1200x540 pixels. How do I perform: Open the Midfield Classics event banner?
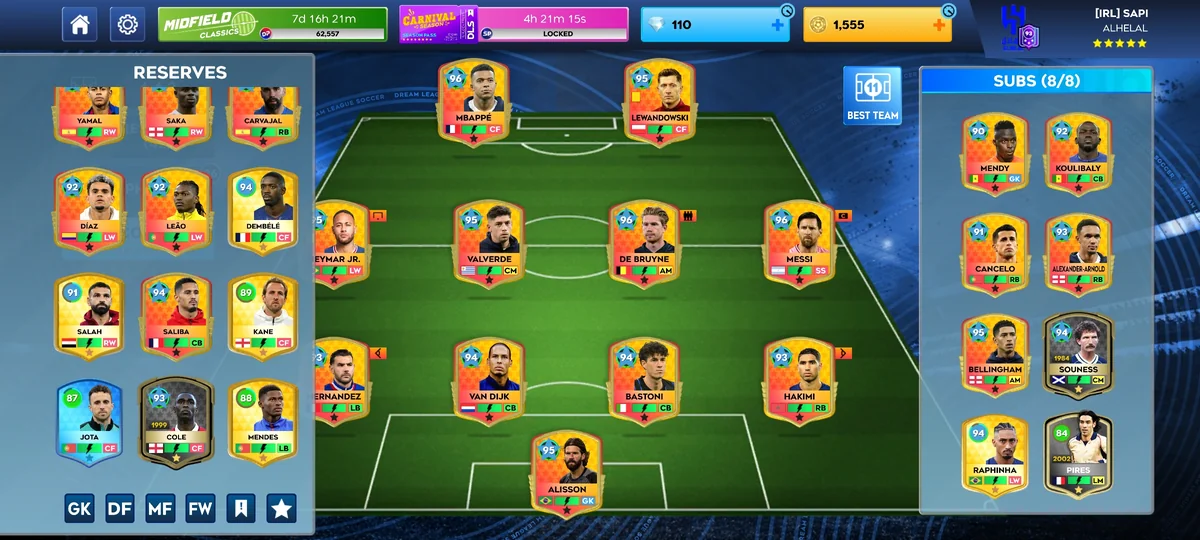click(x=272, y=24)
